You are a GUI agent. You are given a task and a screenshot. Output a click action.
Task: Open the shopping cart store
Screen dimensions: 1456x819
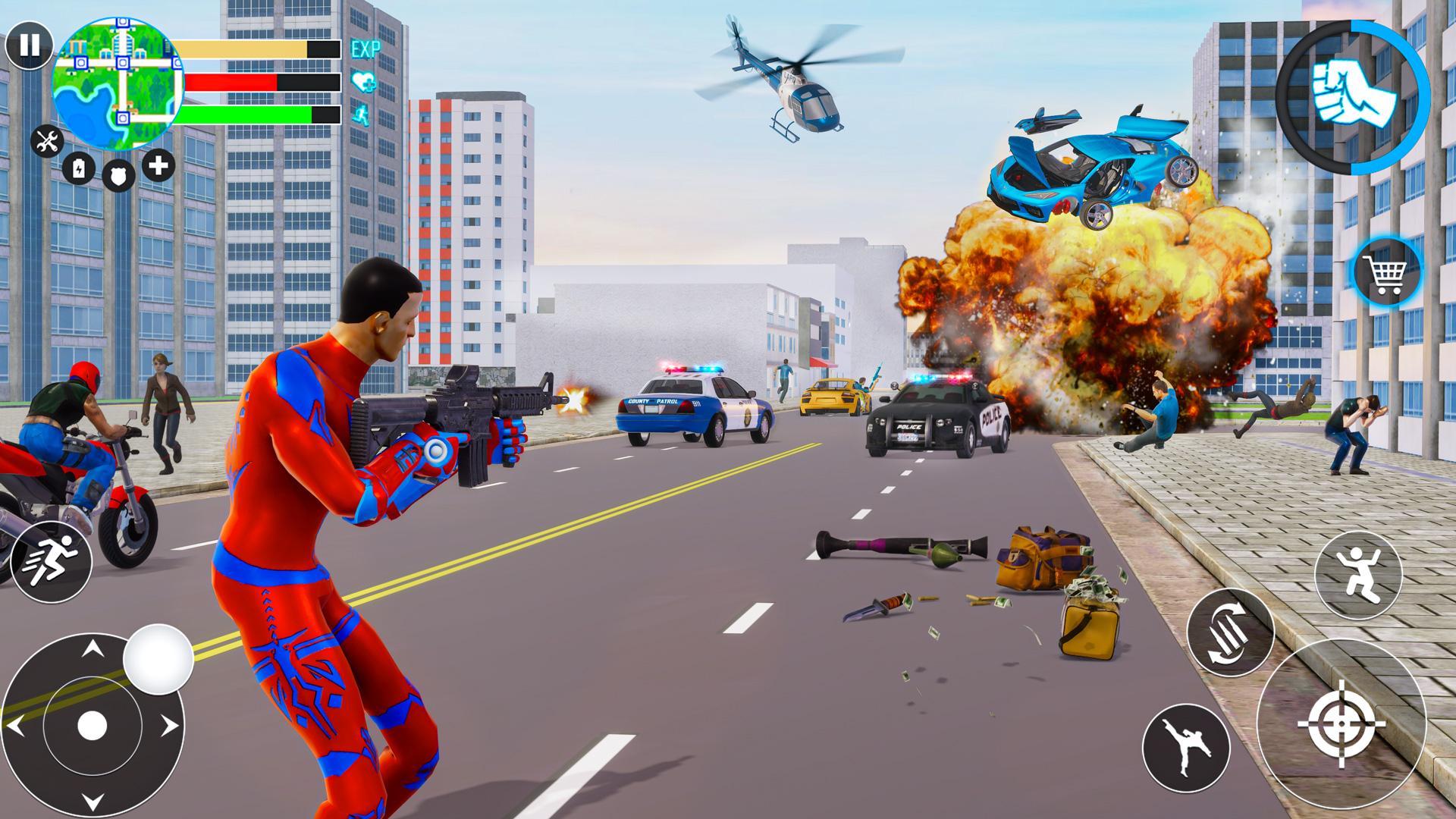pos(1389,271)
